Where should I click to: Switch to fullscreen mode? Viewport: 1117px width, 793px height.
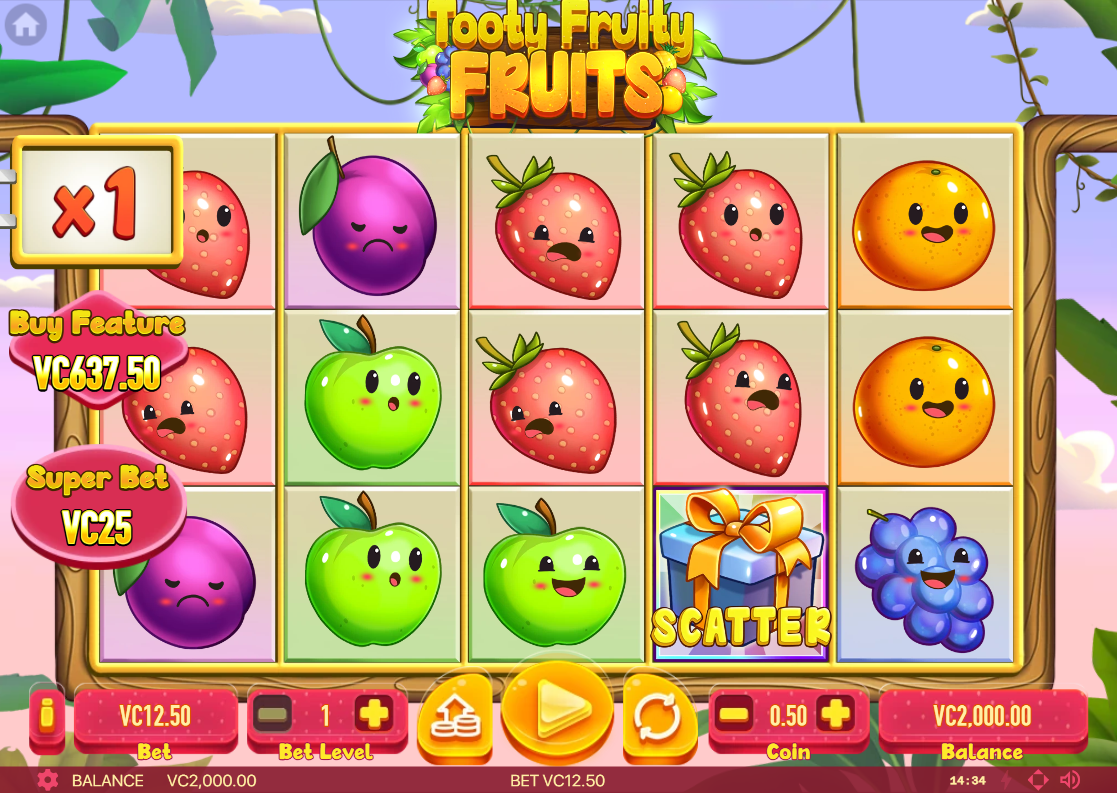pos(1038,780)
